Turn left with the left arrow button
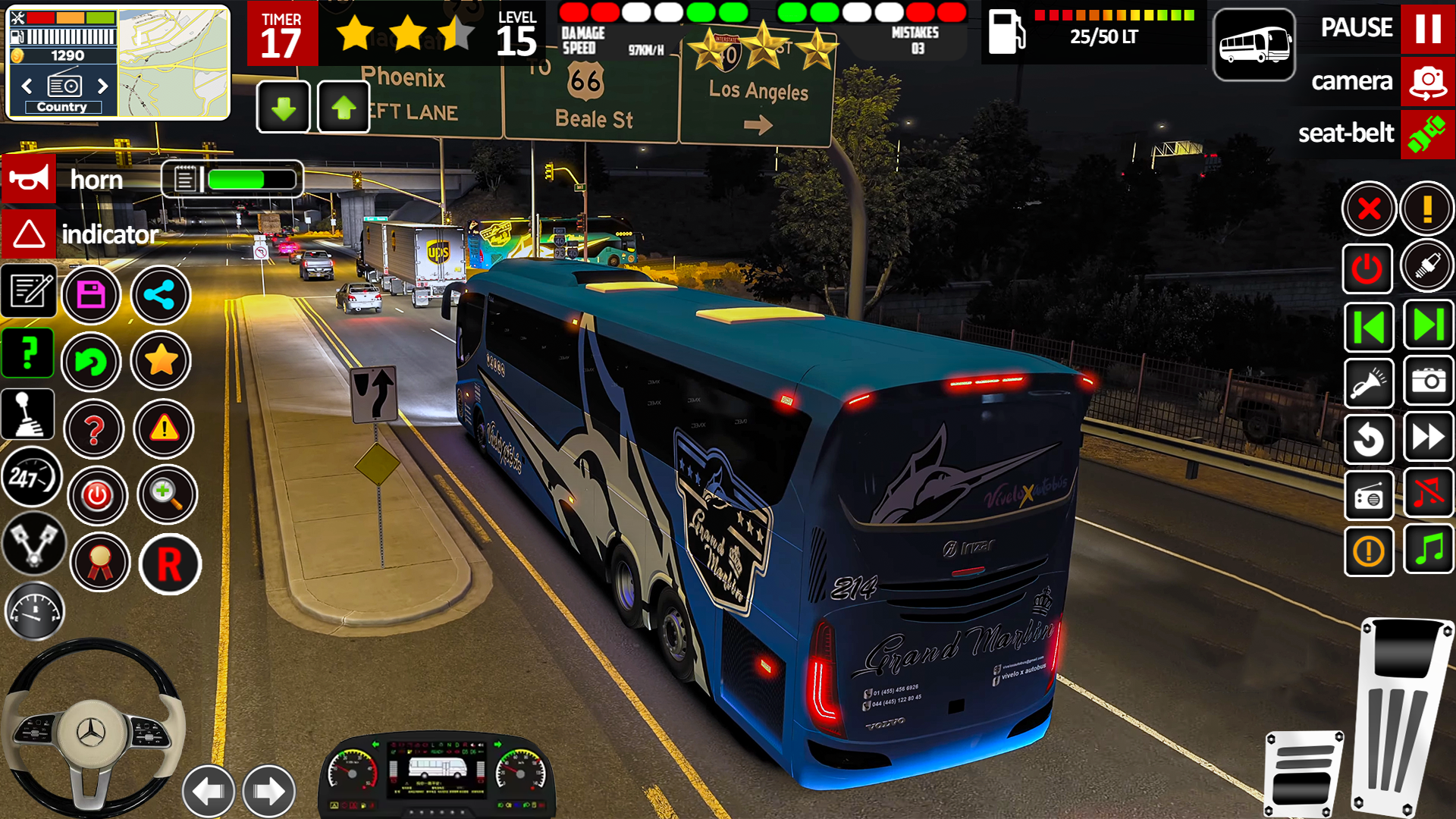 pyautogui.click(x=209, y=791)
